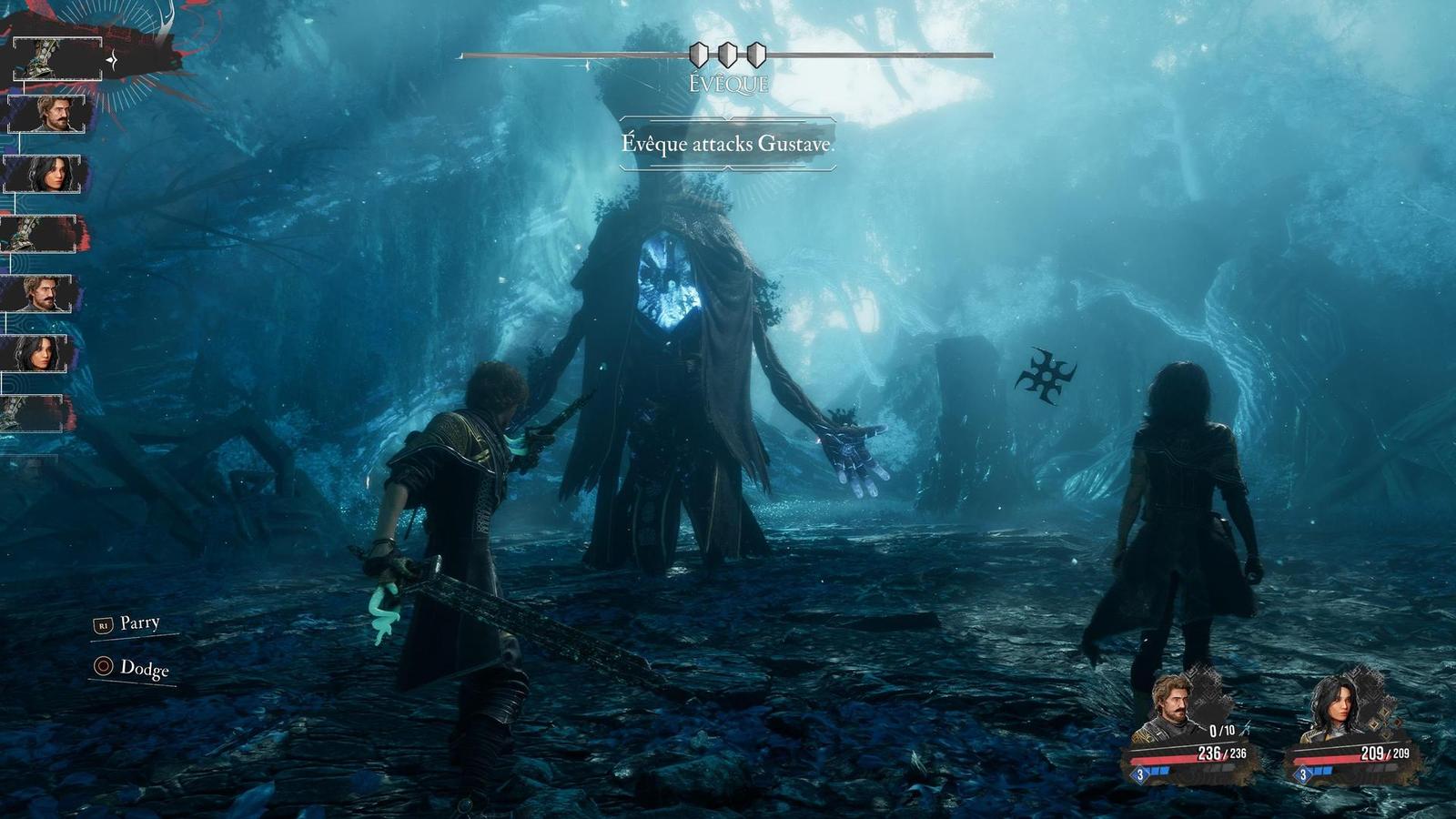Click the active-turn entry heading the turn order

click(56, 60)
